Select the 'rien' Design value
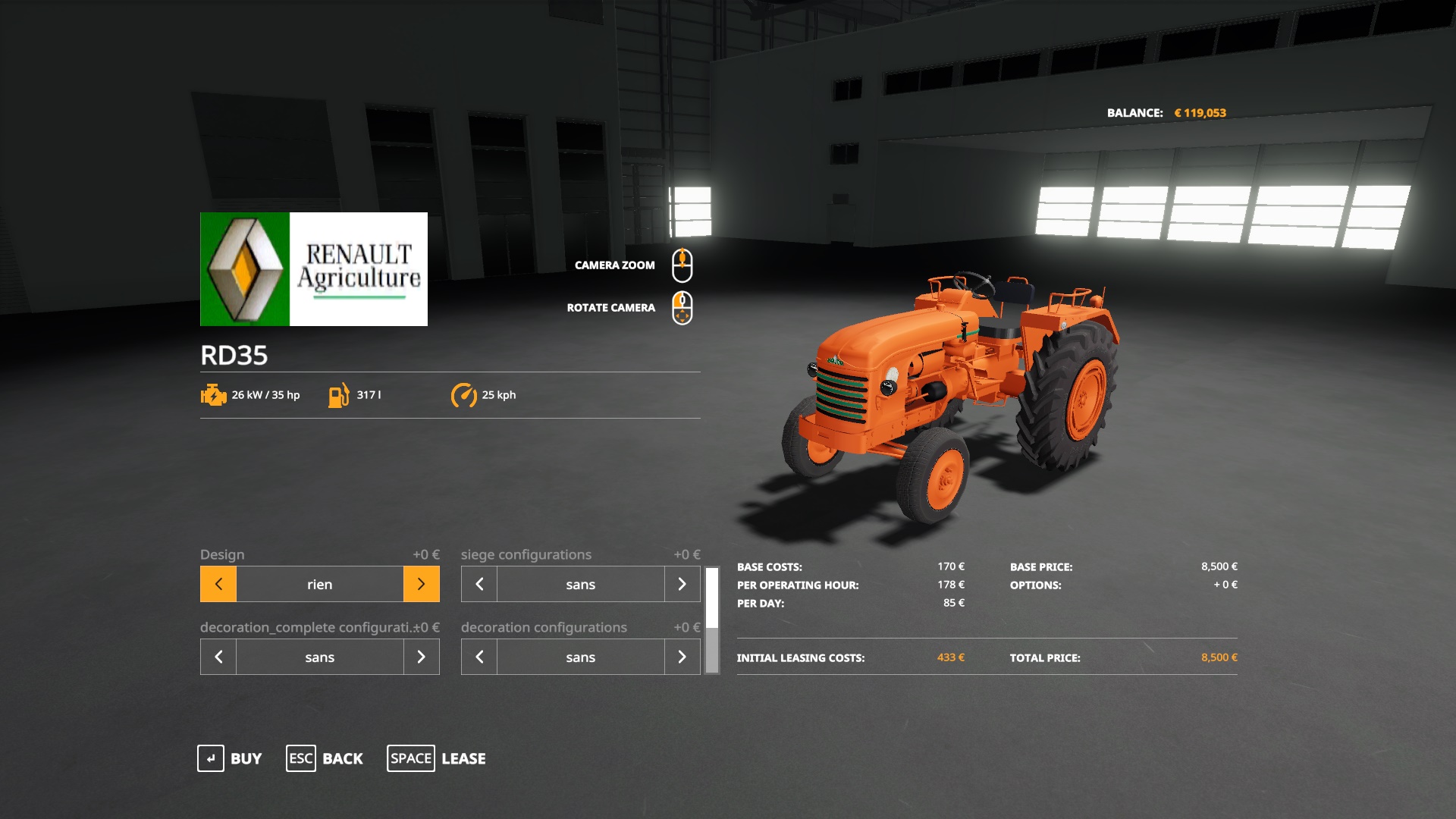Viewport: 1456px width, 819px height. (x=319, y=584)
